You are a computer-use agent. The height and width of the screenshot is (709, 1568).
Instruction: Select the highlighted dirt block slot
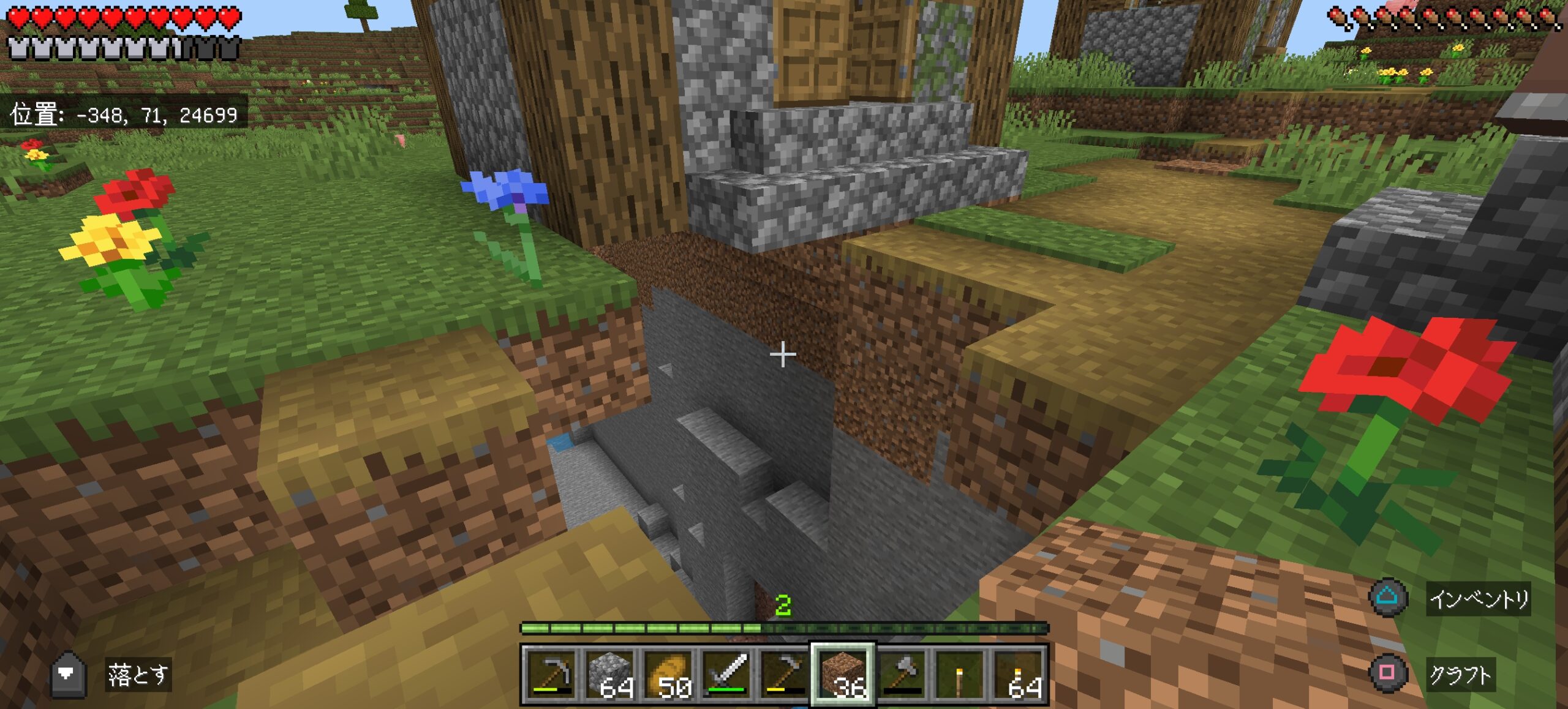tap(843, 675)
